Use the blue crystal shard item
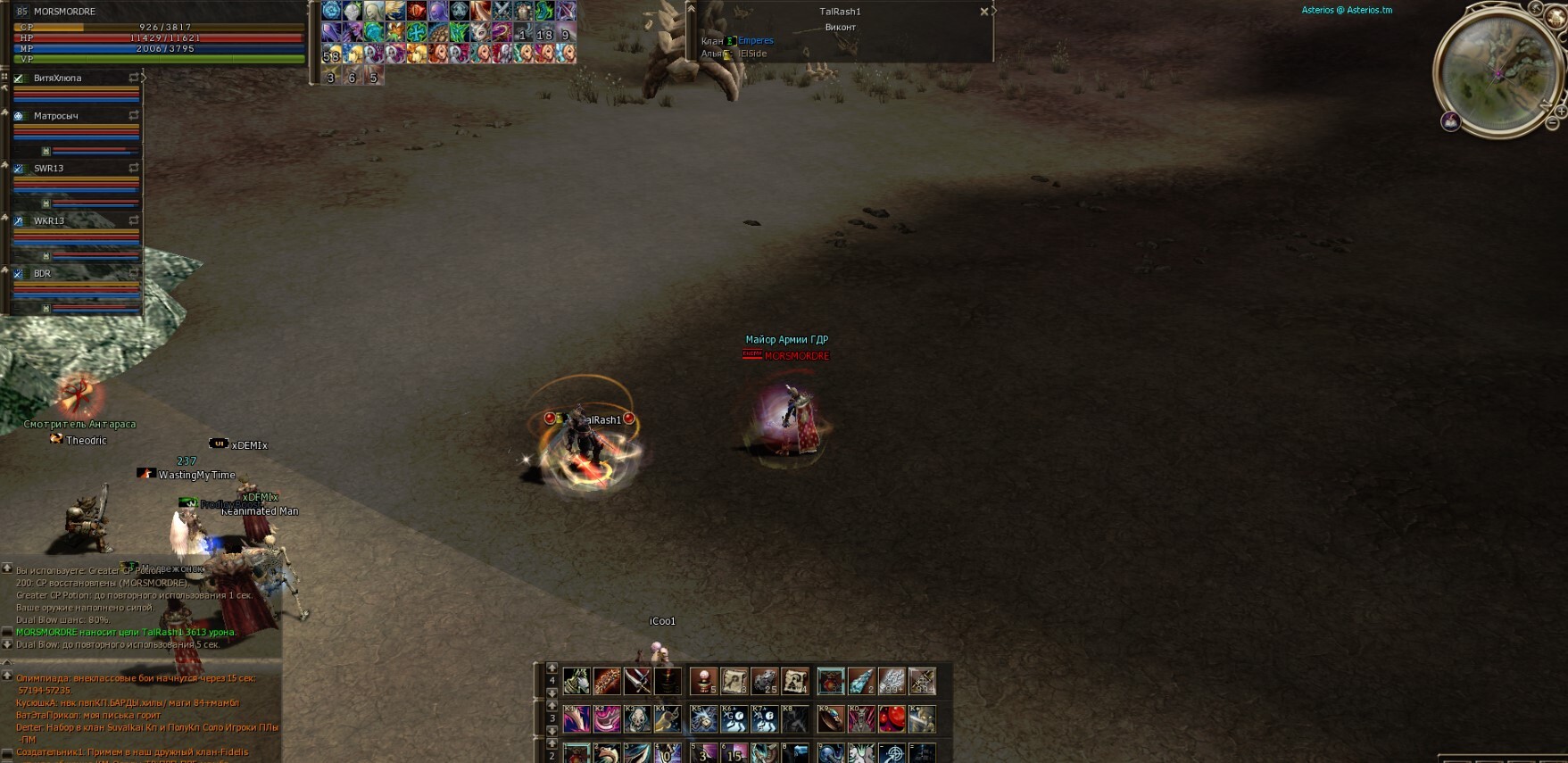The width and height of the screenshot is (1568, 763). 860,682
